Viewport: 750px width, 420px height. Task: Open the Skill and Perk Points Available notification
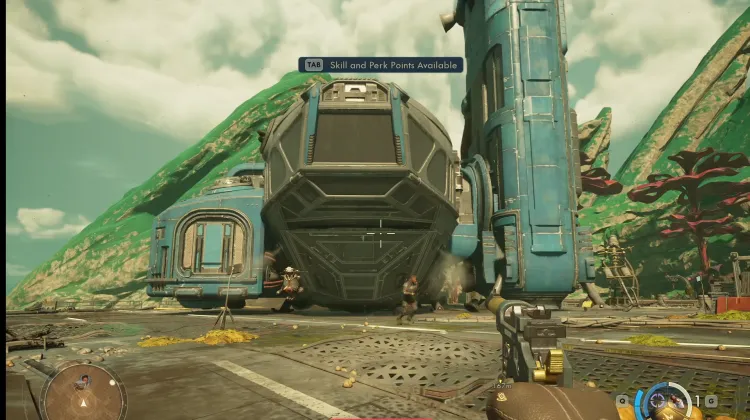click(380, 65)
